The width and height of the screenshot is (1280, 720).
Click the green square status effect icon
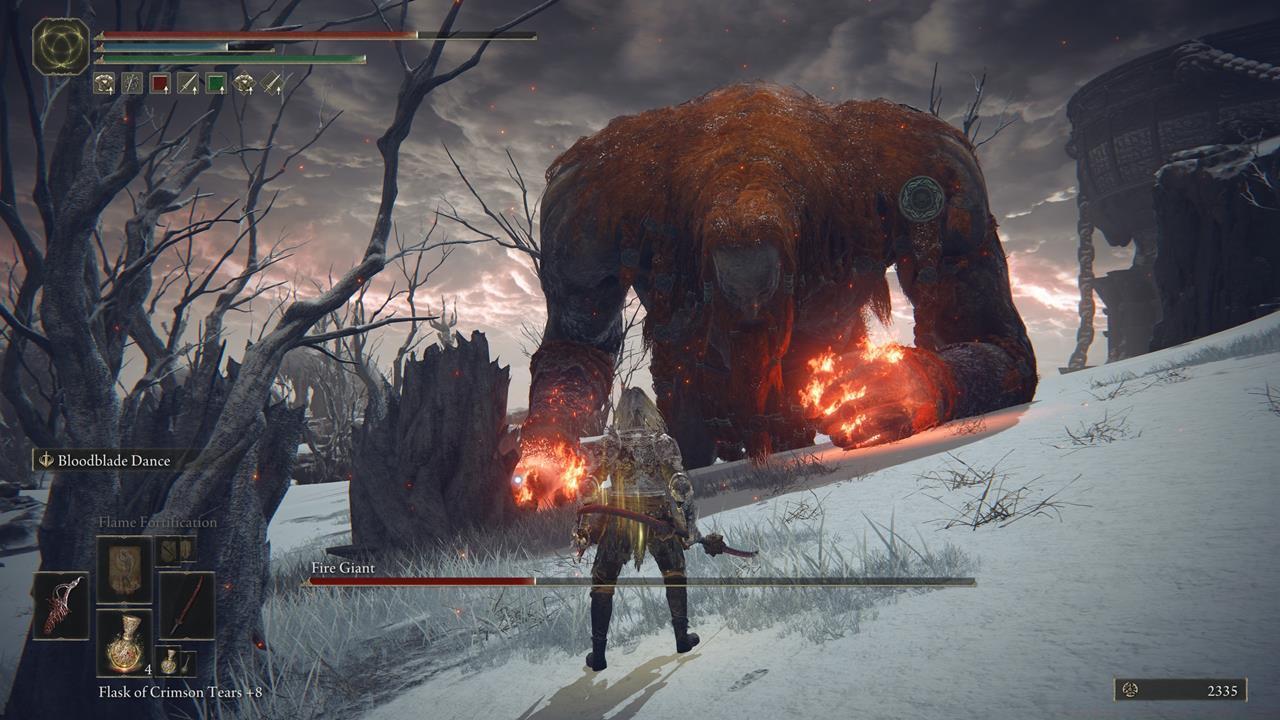(215, 82)
